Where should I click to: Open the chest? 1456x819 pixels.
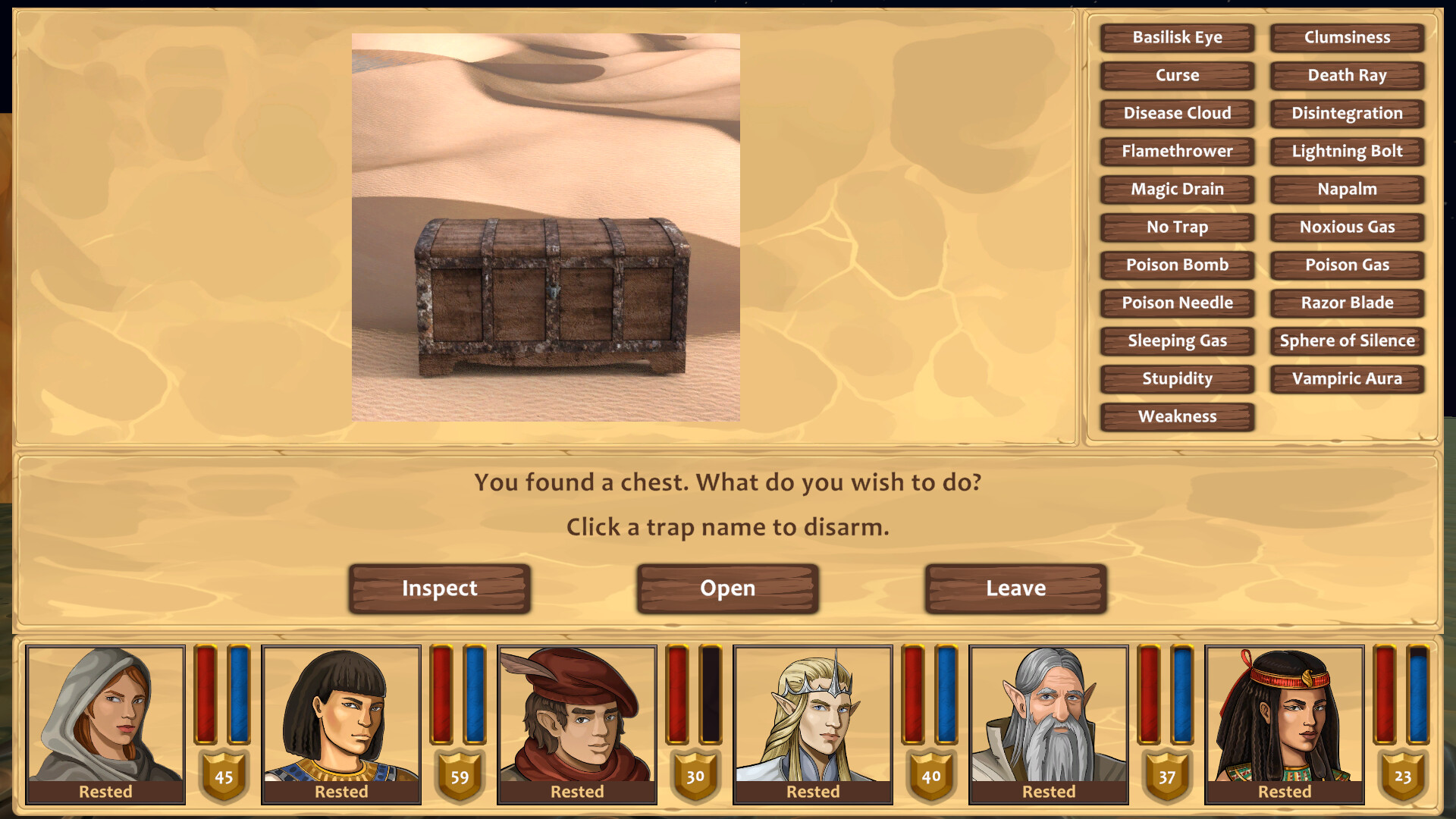point(727,588)
